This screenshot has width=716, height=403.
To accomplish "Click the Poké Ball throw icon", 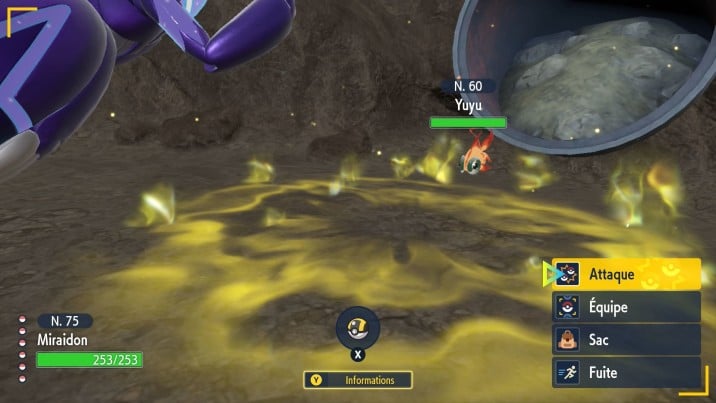I will pos(357,326).
